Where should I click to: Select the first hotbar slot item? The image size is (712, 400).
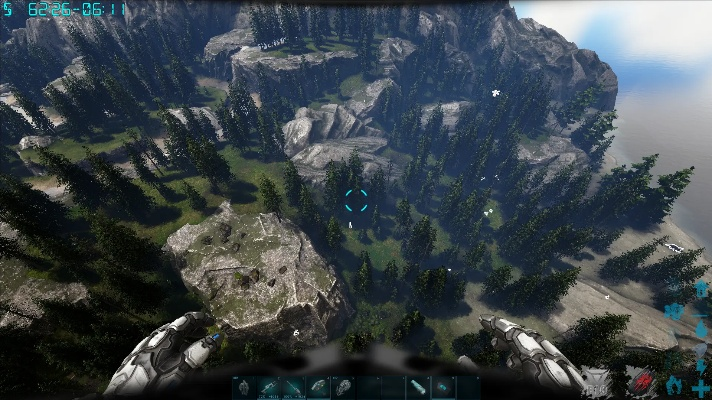pos(245,387)
